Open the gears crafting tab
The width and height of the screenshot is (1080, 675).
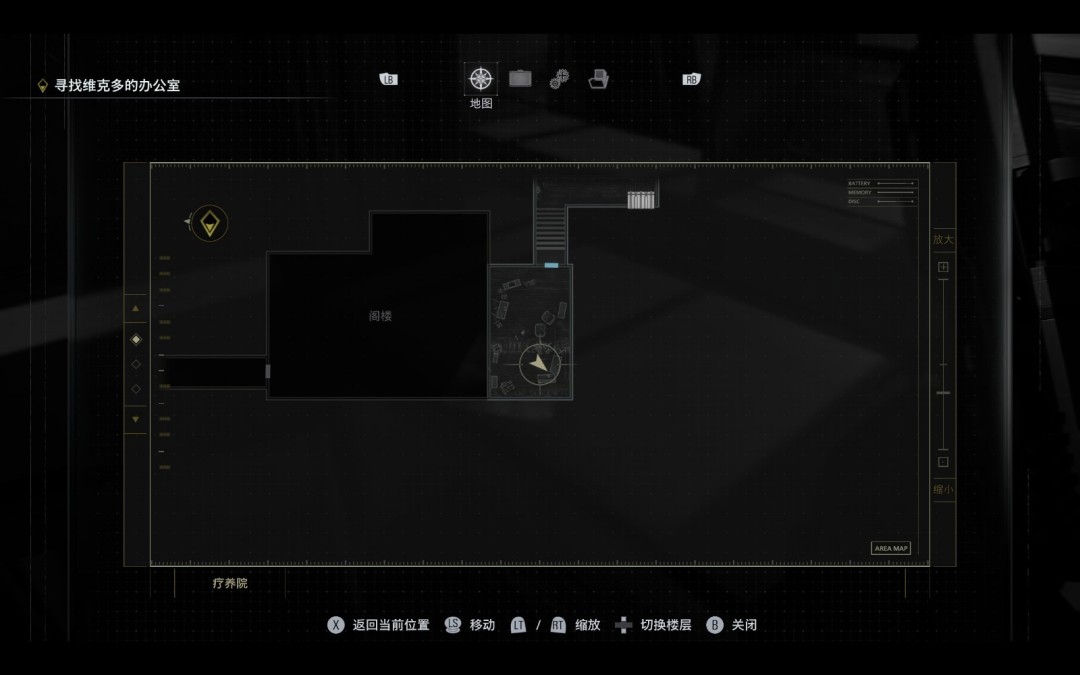coord(559,79)
